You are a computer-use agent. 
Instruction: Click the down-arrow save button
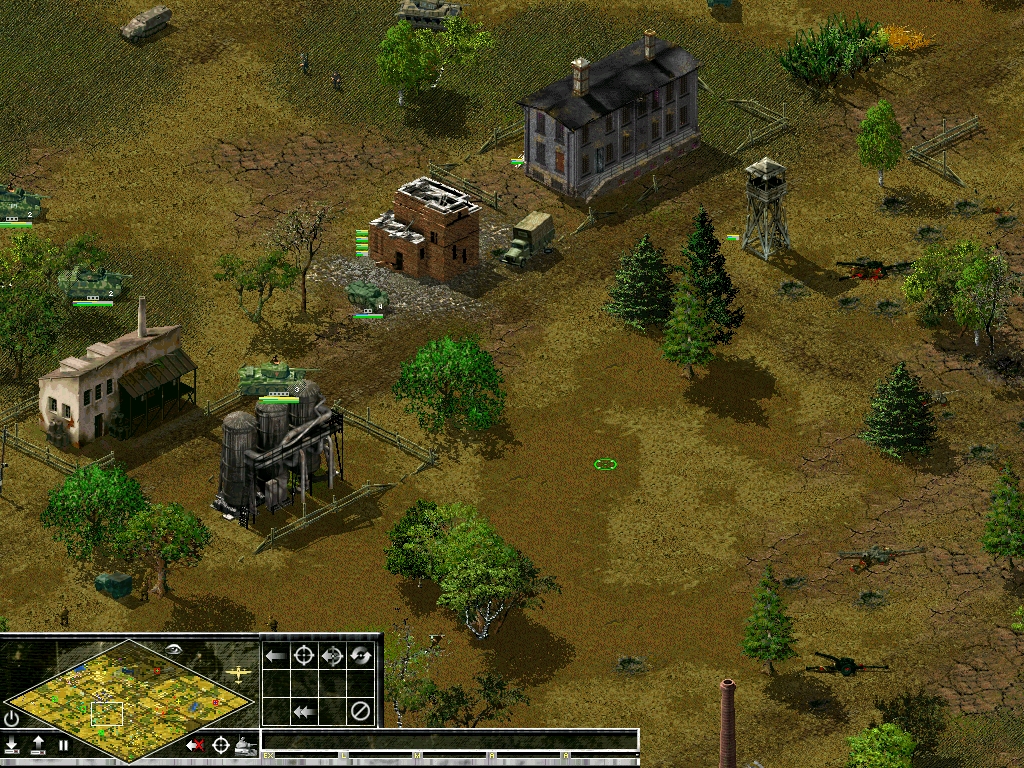click(x=12, y=745)
